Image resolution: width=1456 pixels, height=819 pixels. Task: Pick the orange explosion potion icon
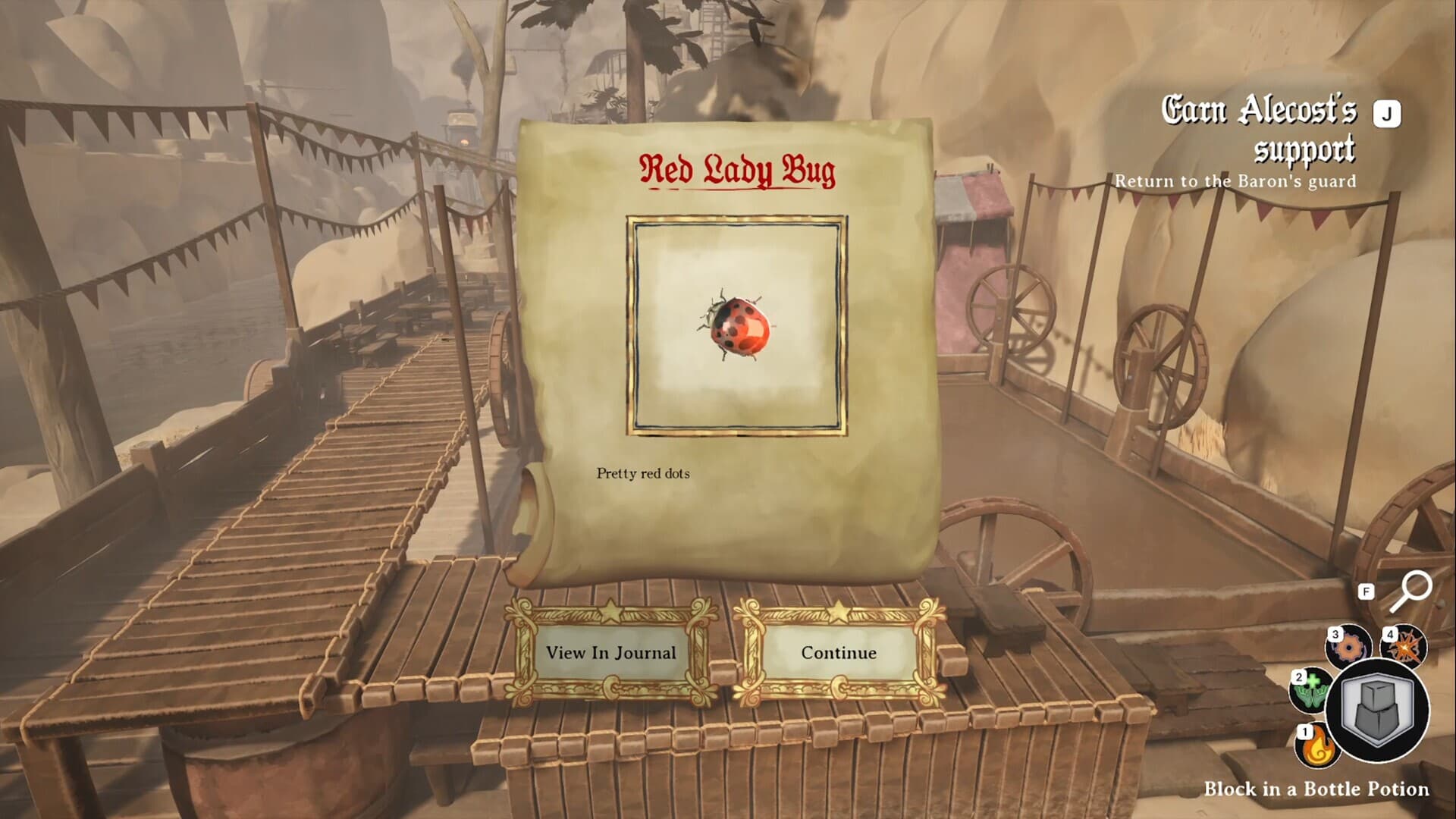(x=1404, y=647)
